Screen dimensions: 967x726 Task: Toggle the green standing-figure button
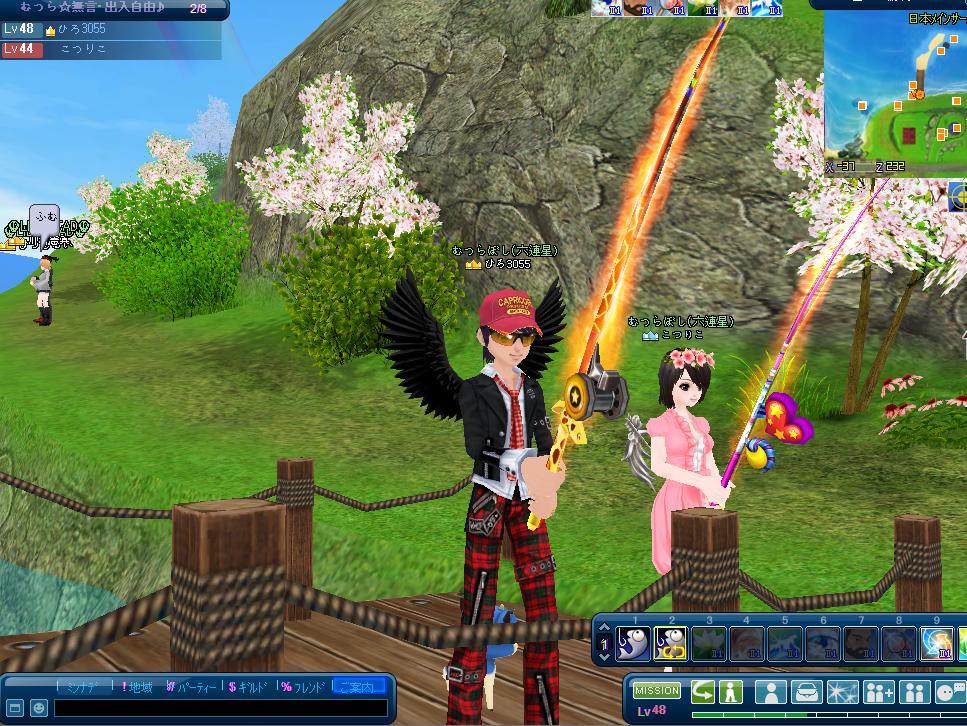(731, 692)
